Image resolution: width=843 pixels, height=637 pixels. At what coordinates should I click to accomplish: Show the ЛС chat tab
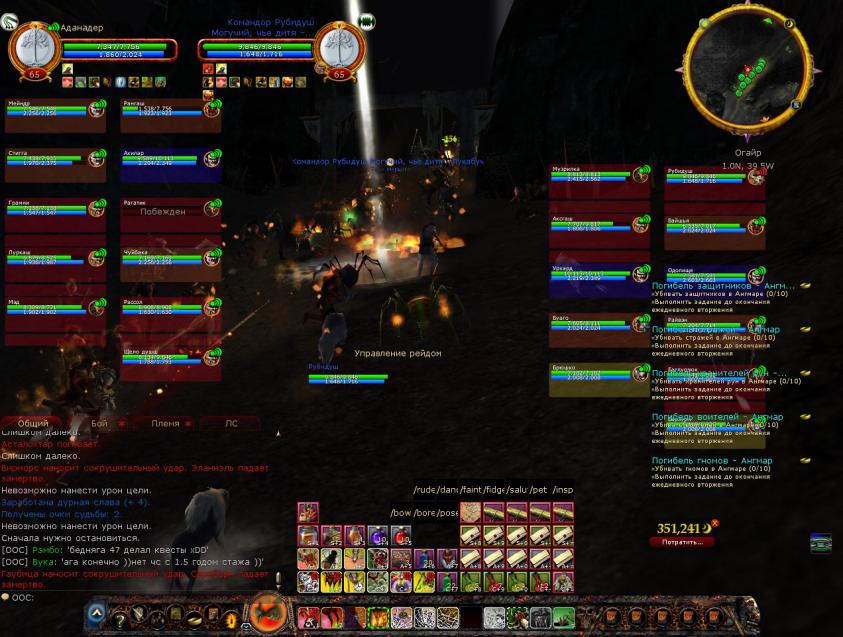tap(231, 424)
